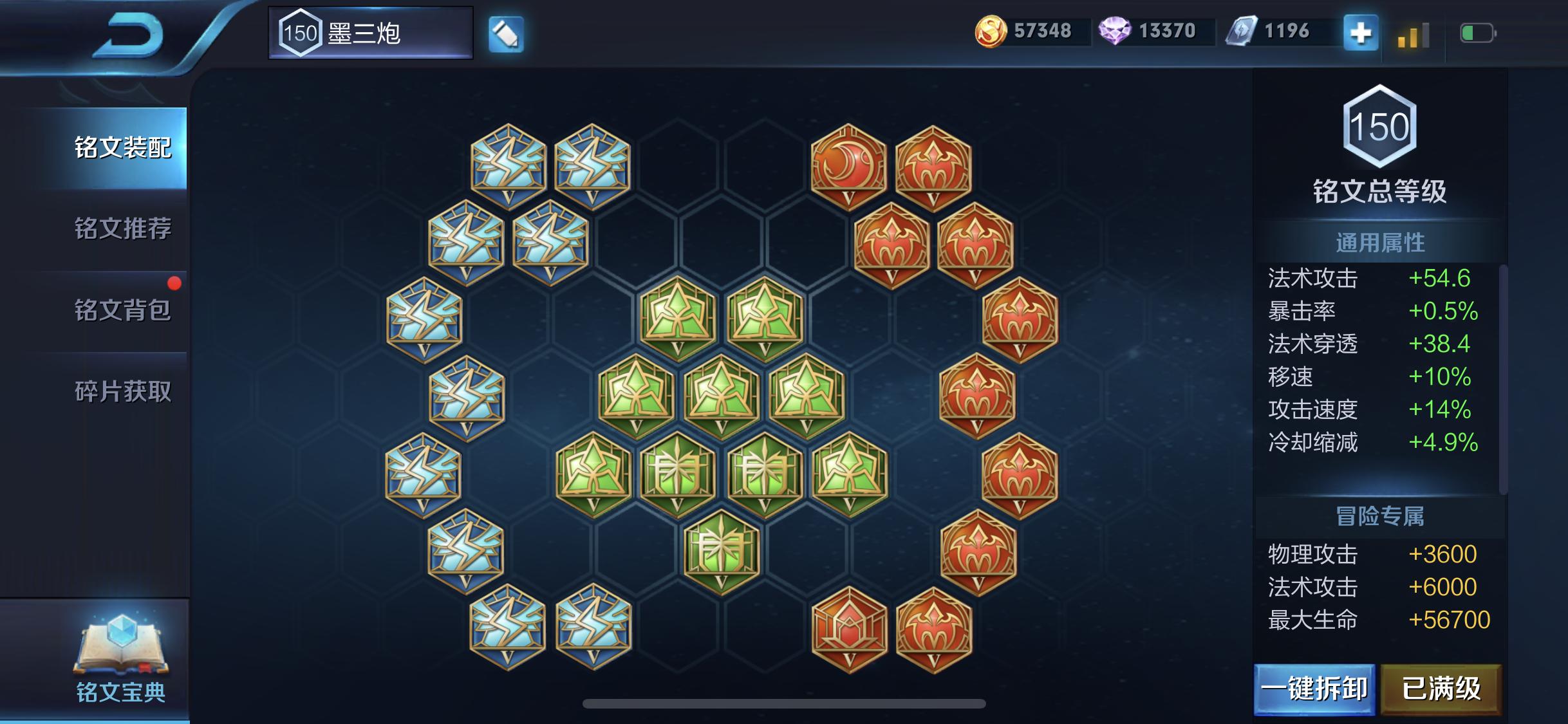Image resolution: width=1568 pixels, height=724 pixels.
Task: Click the purple diamond currency icon
Action: (1114, 31)
